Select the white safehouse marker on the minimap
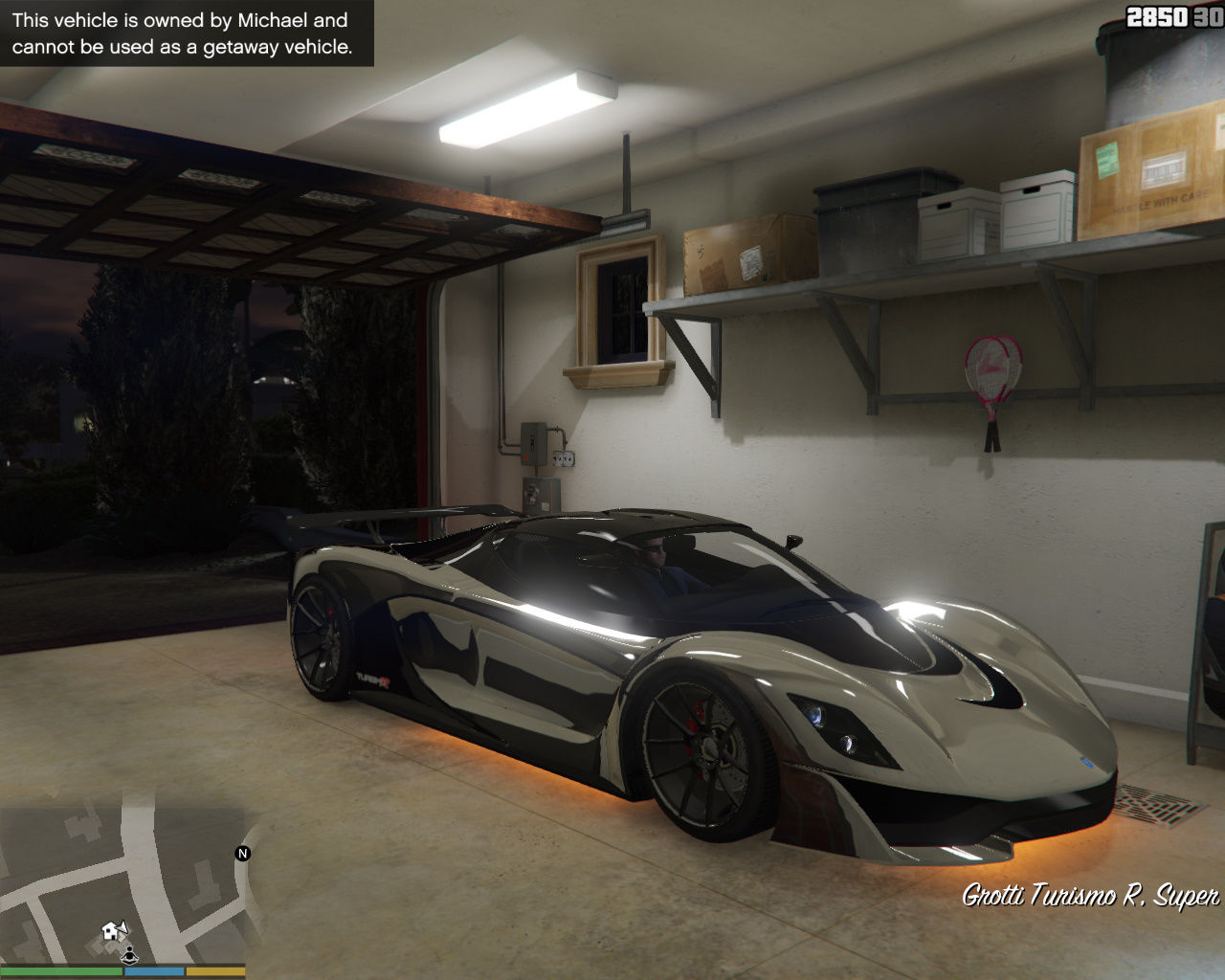This screenshot has height=980, width=1225. pyautogui.click(x=113, y=930)
